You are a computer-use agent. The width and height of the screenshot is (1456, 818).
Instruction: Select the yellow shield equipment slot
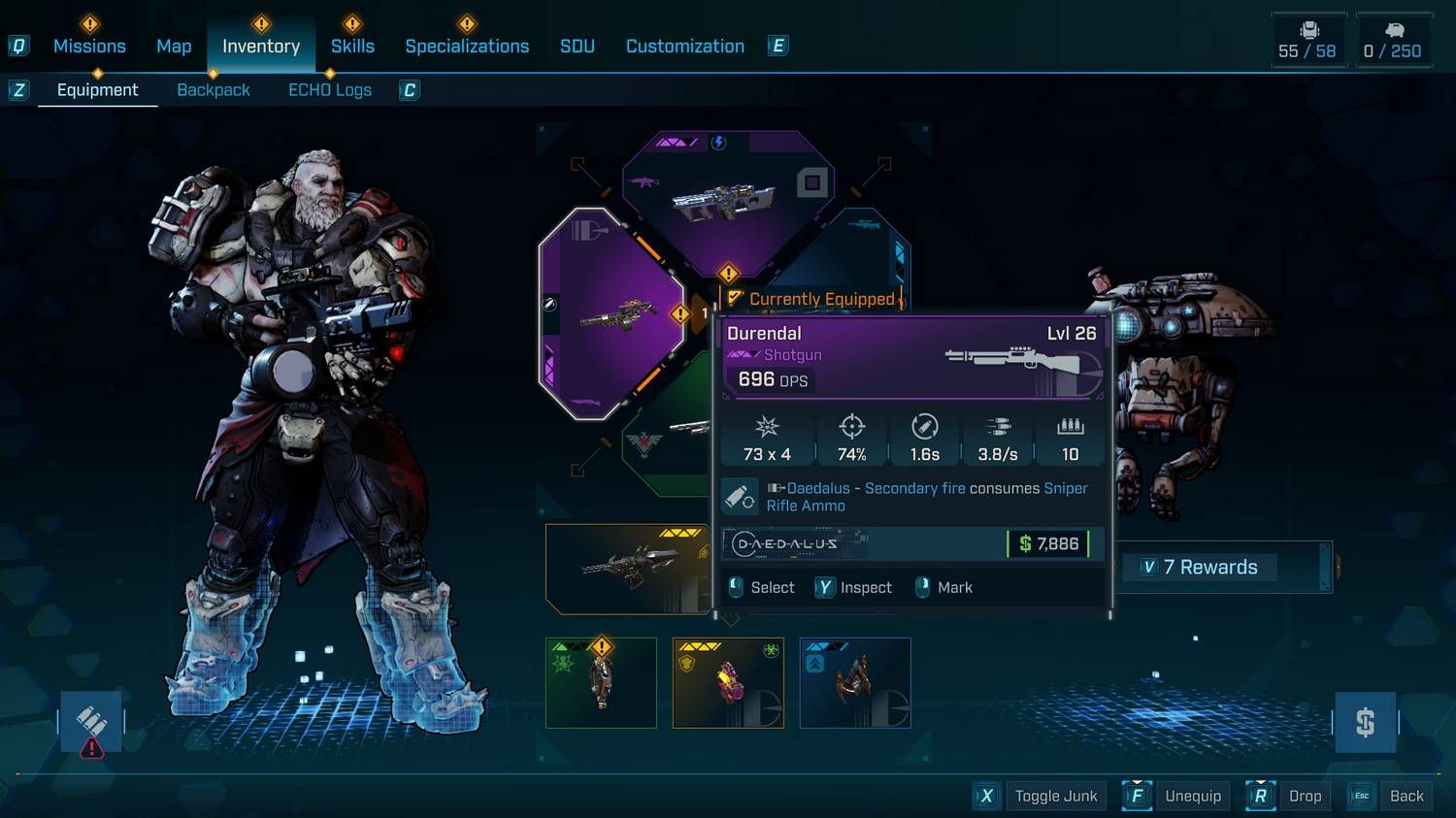coord(728,683)
